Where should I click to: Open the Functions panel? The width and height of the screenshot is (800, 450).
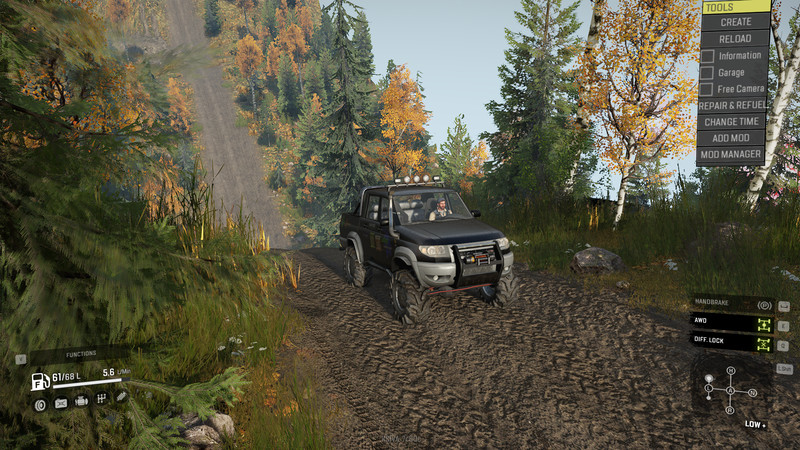[81, 354]
